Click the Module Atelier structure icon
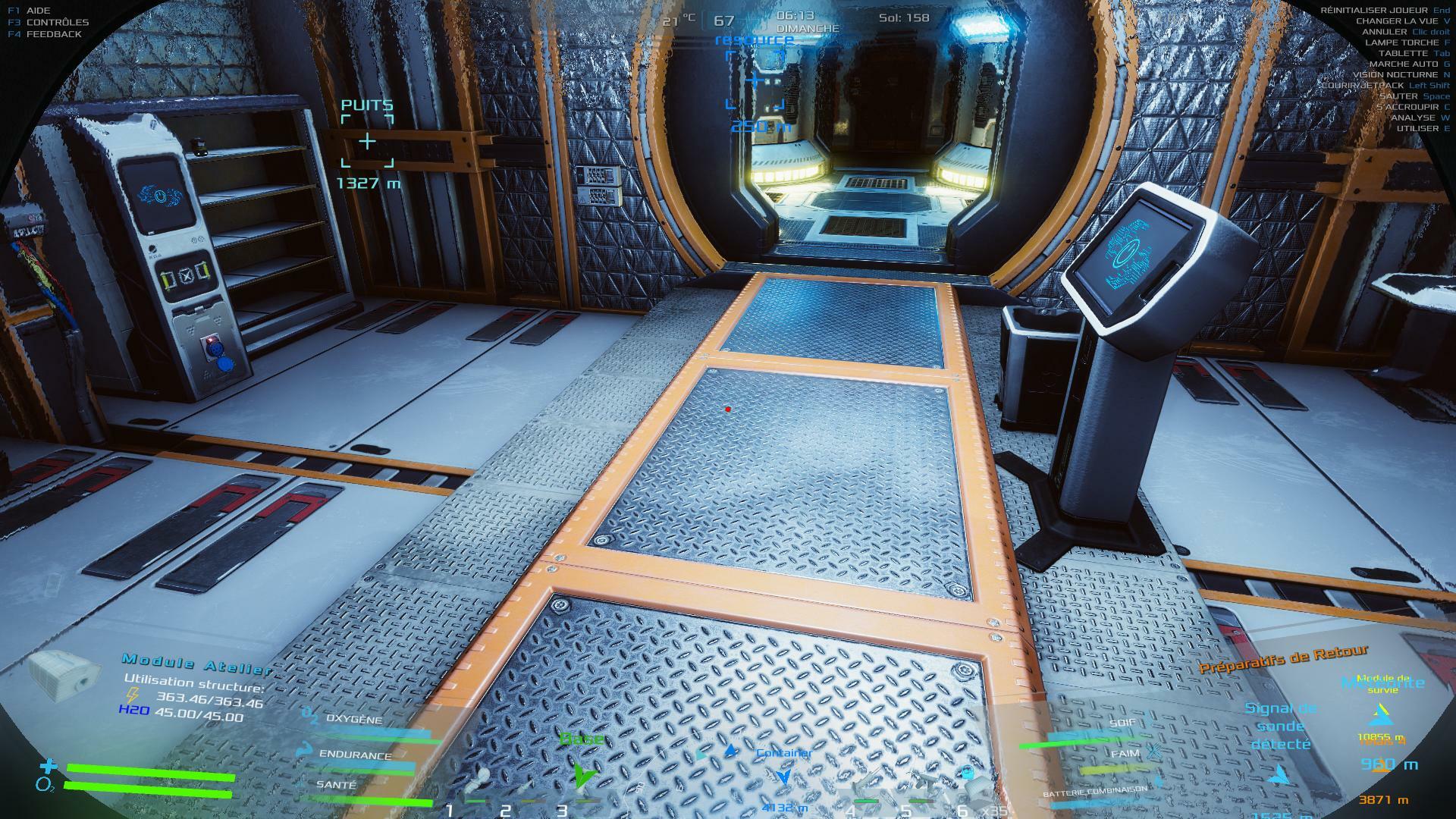Screen dimensions: 1456x819 tap(65, 673)
